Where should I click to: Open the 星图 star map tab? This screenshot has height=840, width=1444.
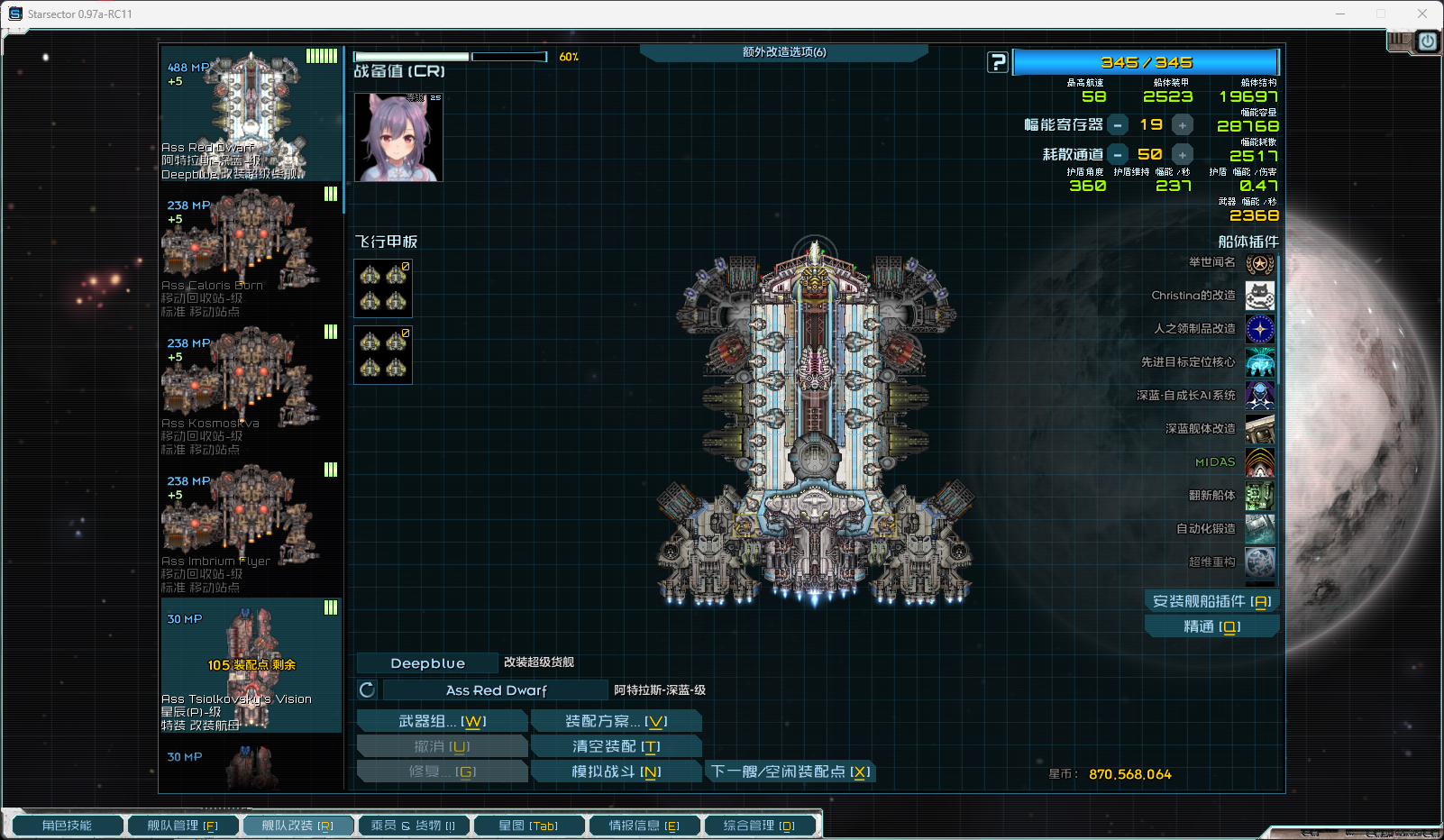pos(527,826)
